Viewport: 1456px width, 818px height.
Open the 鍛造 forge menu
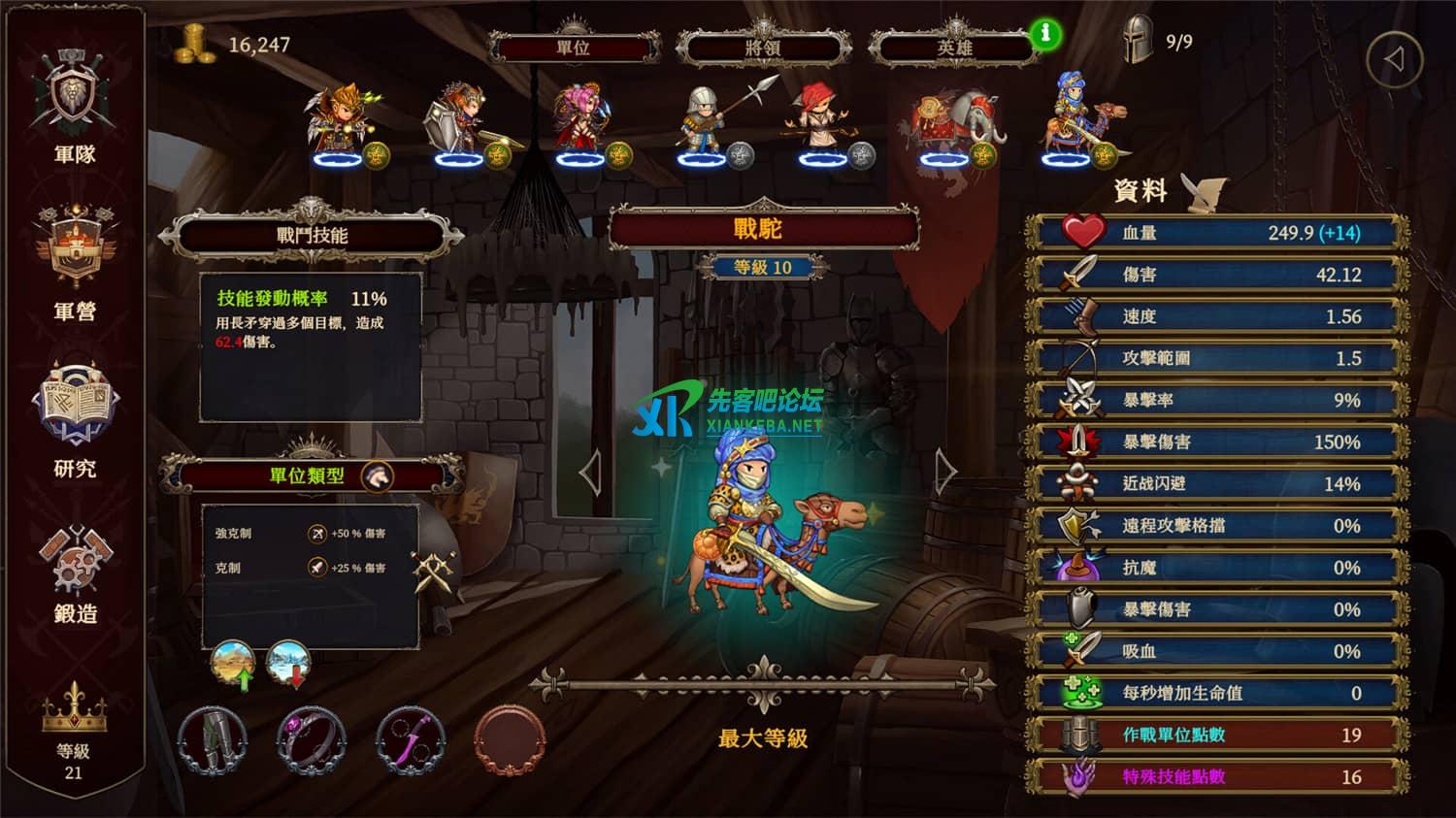(75, 573)
